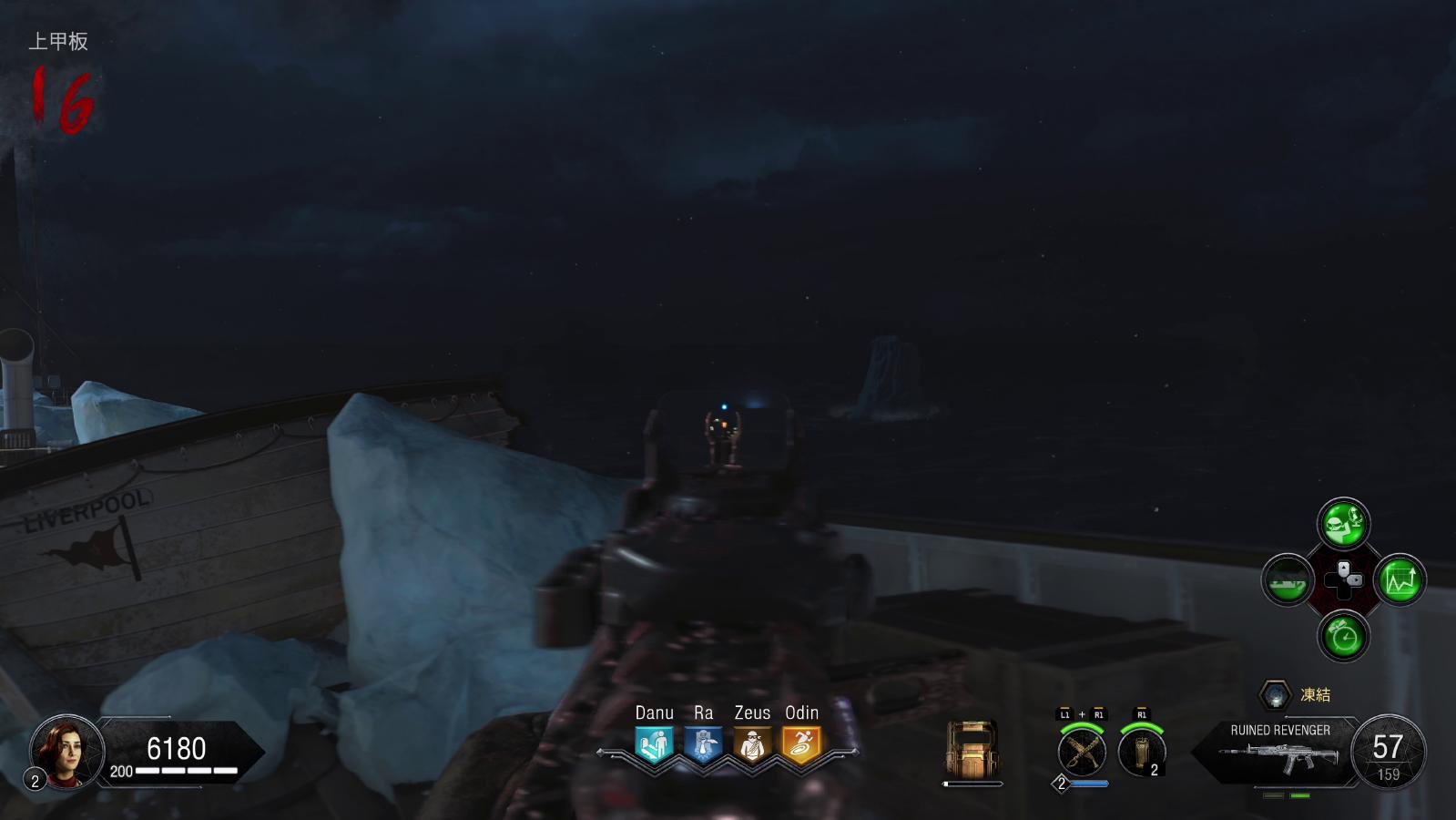
Task: Click the 凍結 freeze effect icon
Action: point(1276,695)
